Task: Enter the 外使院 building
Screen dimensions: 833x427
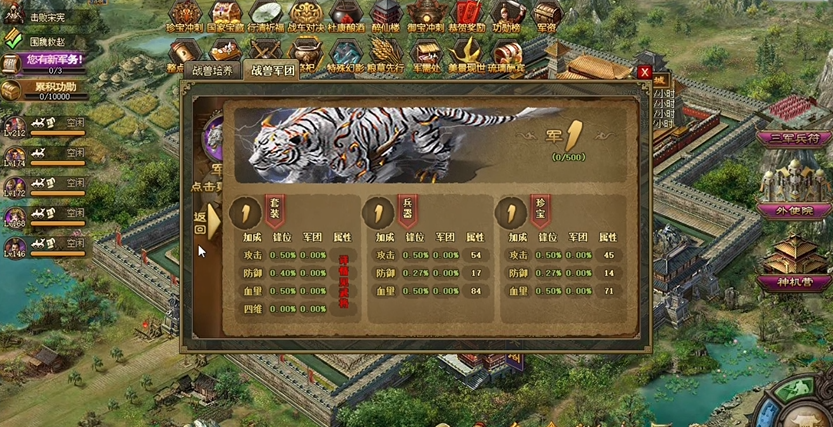Action: coord(794,209)
